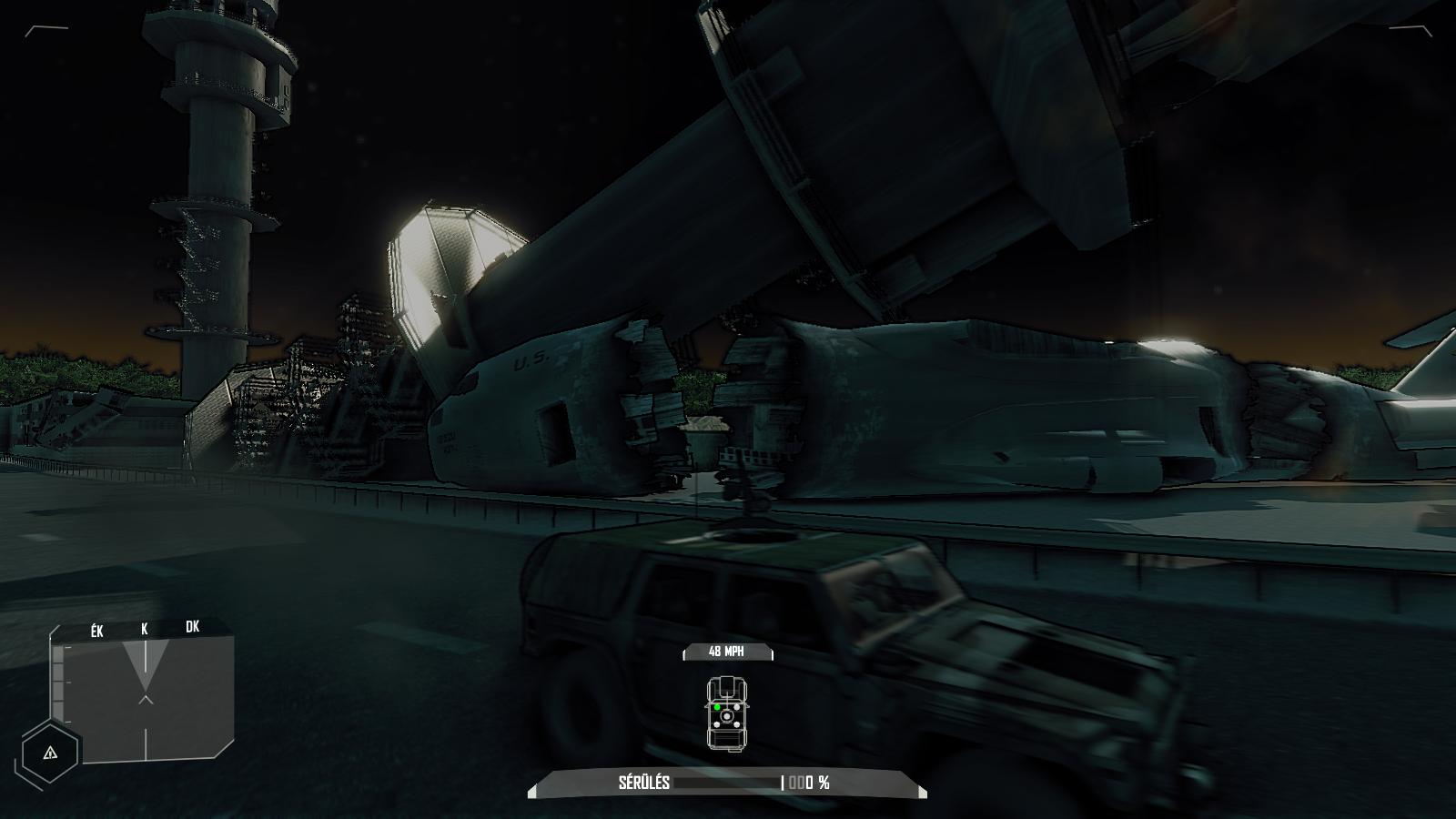Click the vehicle seat diagram icon
The height and width of the screenshot is (819, 1456).
click(726, 714)
